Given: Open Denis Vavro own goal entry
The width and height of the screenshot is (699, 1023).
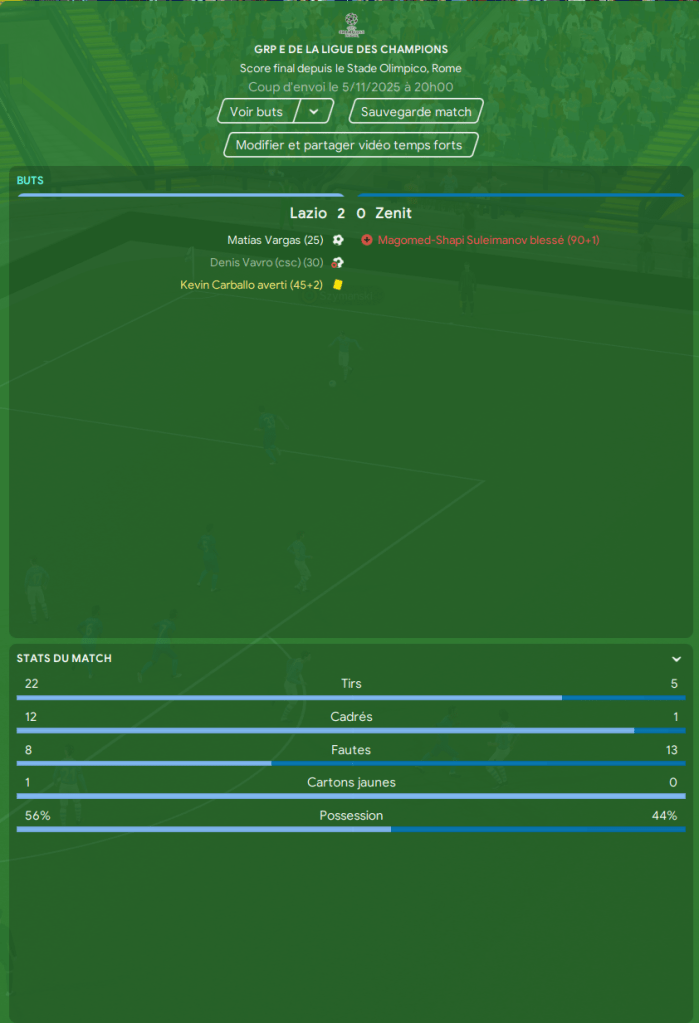Looking at the screenshot, I should coord(266,263).
